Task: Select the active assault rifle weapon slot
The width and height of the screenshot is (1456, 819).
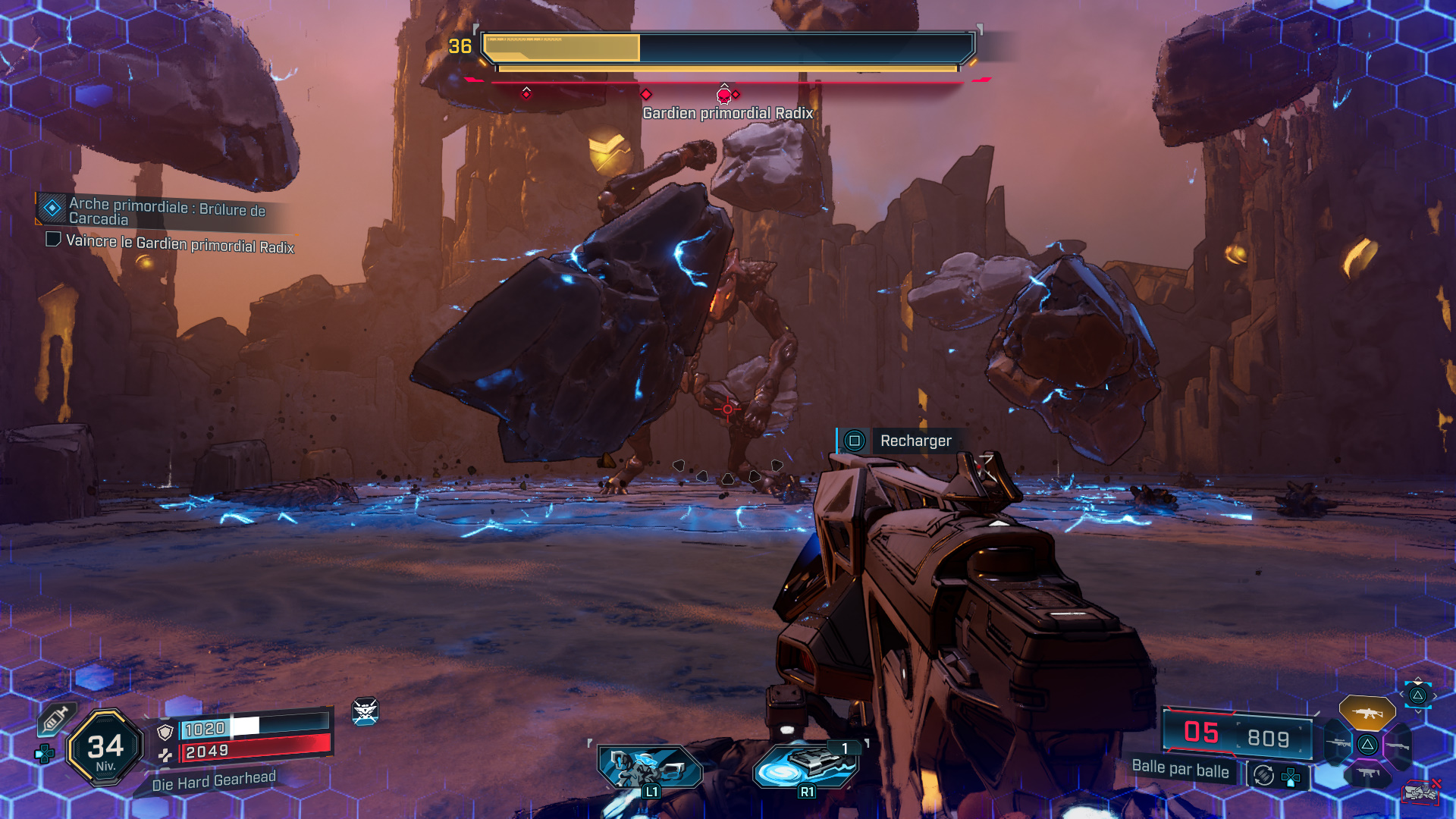Action: click(x=1367, y=713)
